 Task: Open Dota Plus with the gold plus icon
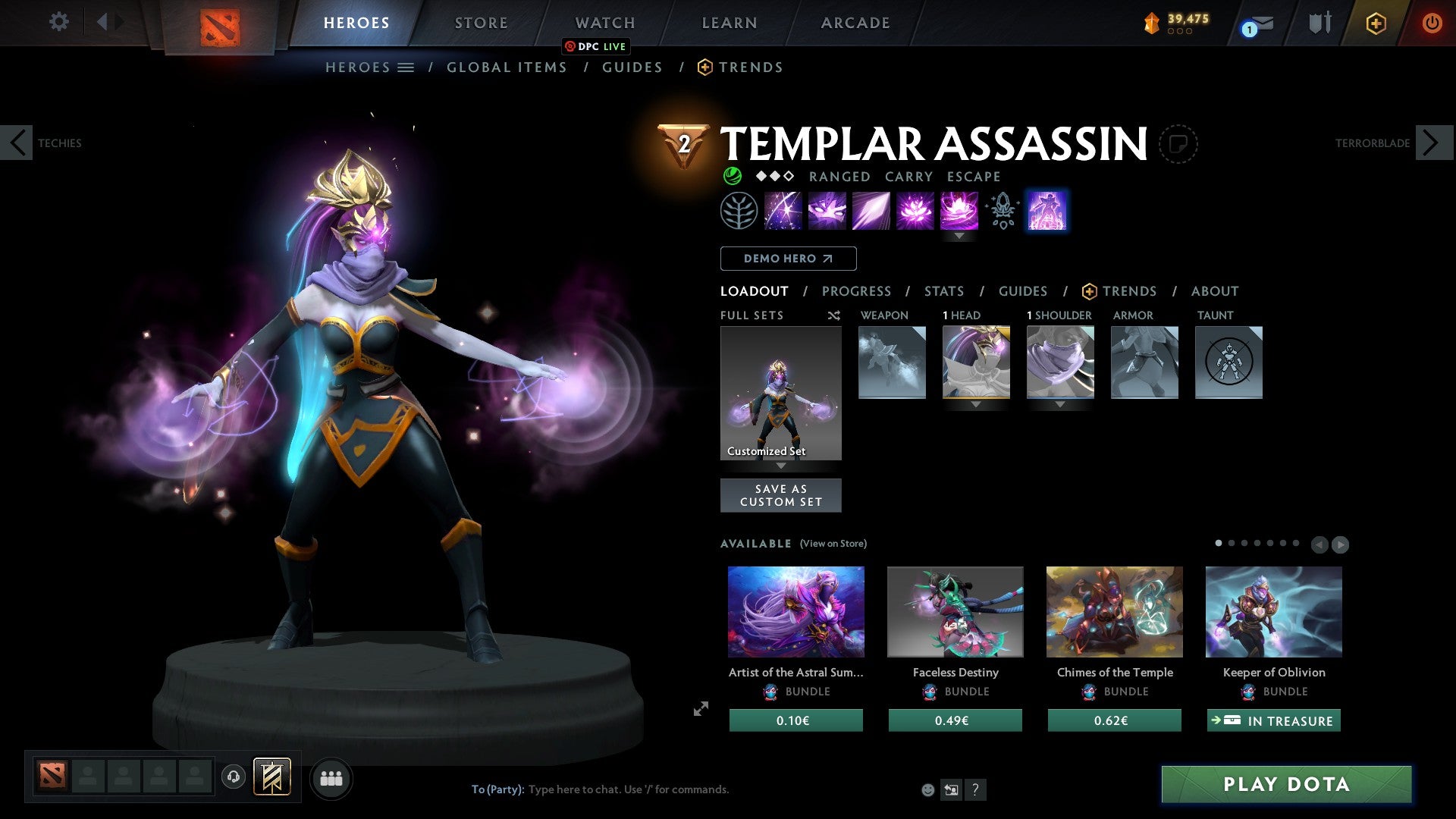[1376, 23]
